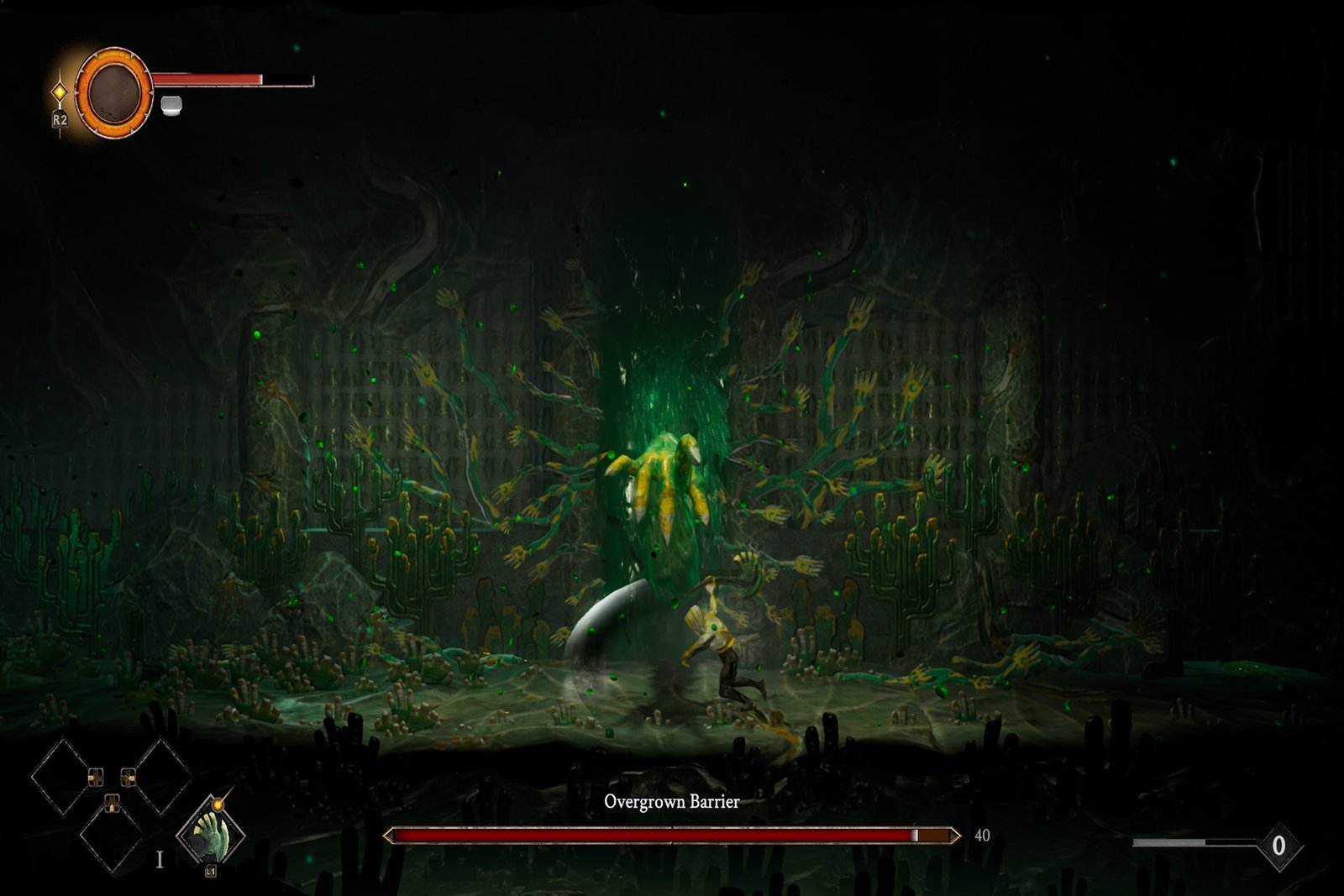This screenshot has height=896, width=1344.
Task: Click the R2 attack prompt icon
Action: pos(59,118)
